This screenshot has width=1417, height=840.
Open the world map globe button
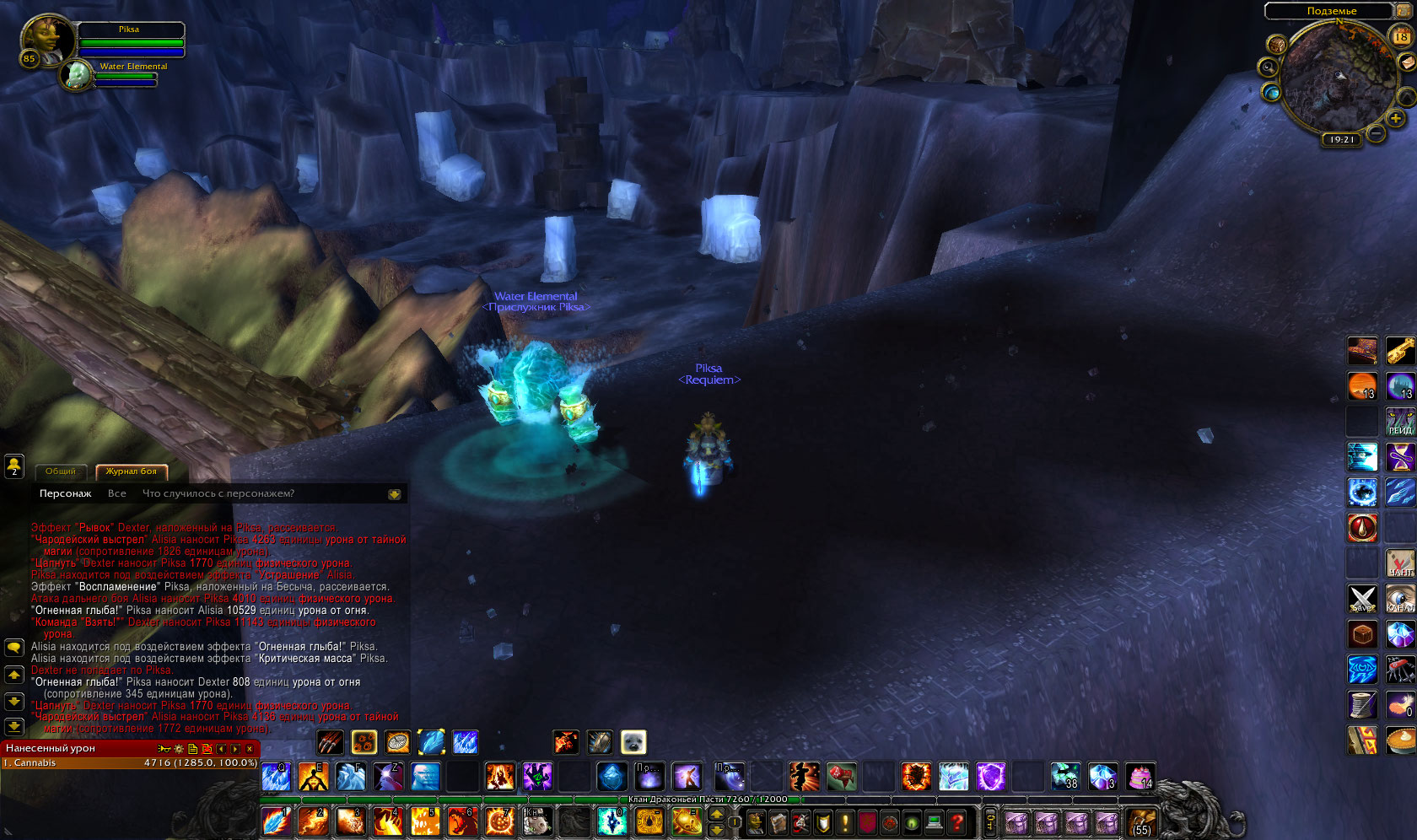click(x=1271, y=93)
